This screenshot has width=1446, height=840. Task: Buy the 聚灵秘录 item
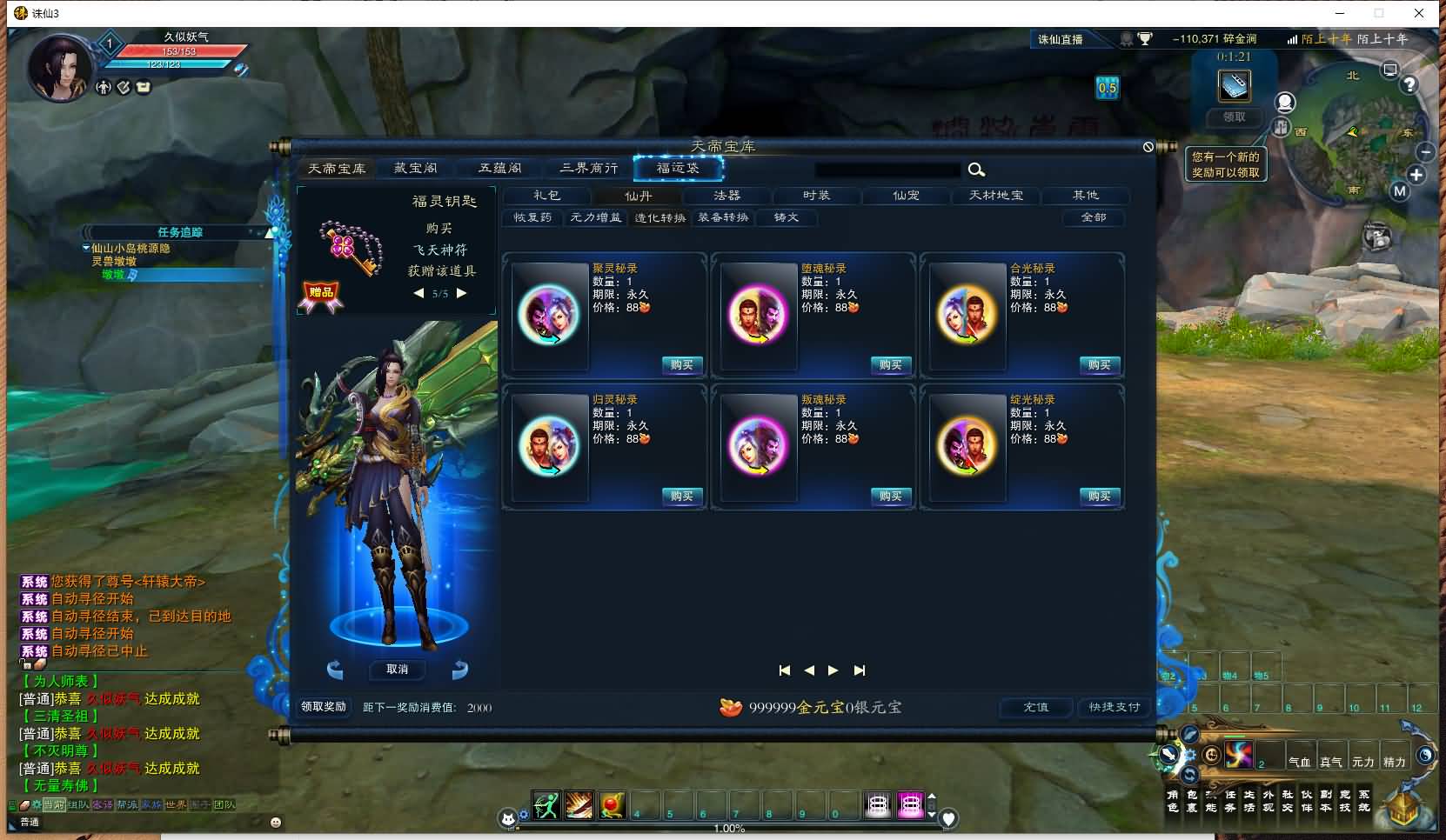click(x=682, y=365)
